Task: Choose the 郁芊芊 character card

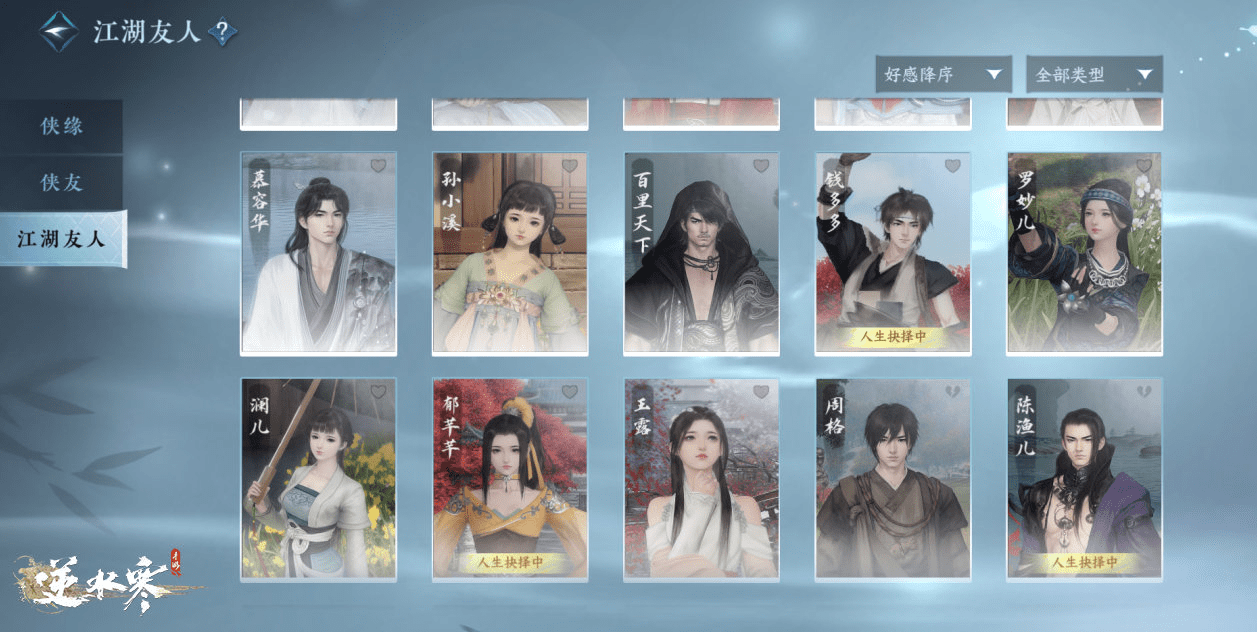Action: click(510, 479)
